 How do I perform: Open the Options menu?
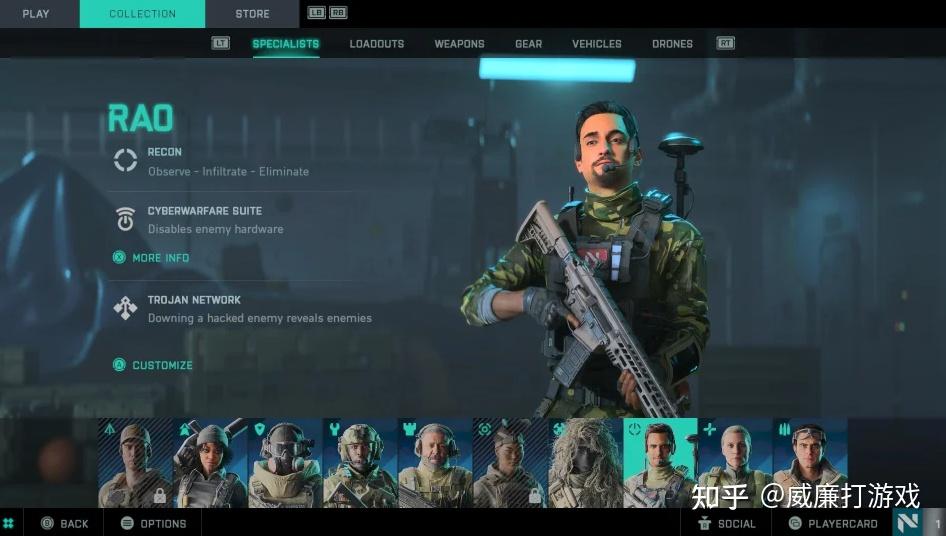154,523
